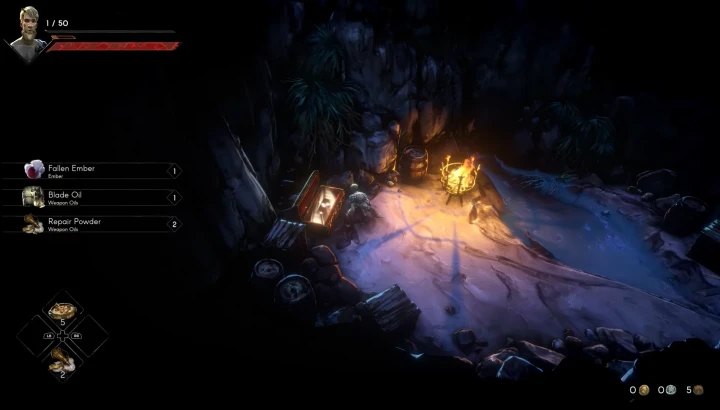Use the bottom quick-slot repair powder
This screenshot has width=720, height=410.
coord(62,361)
